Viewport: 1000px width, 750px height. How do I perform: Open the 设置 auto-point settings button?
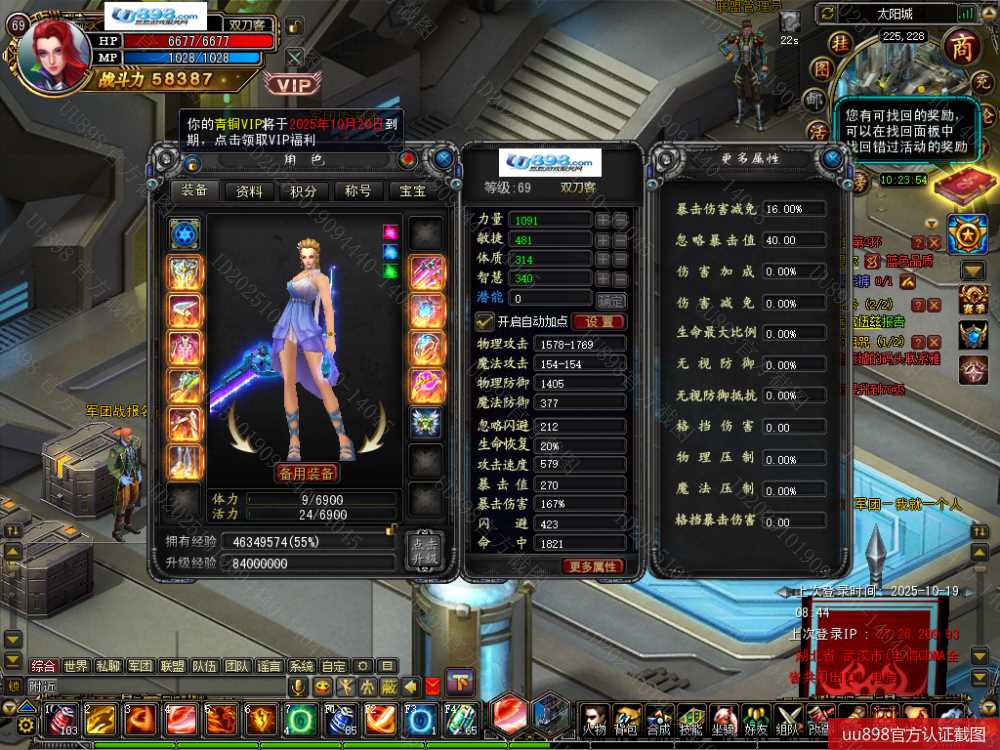(599, 322)
